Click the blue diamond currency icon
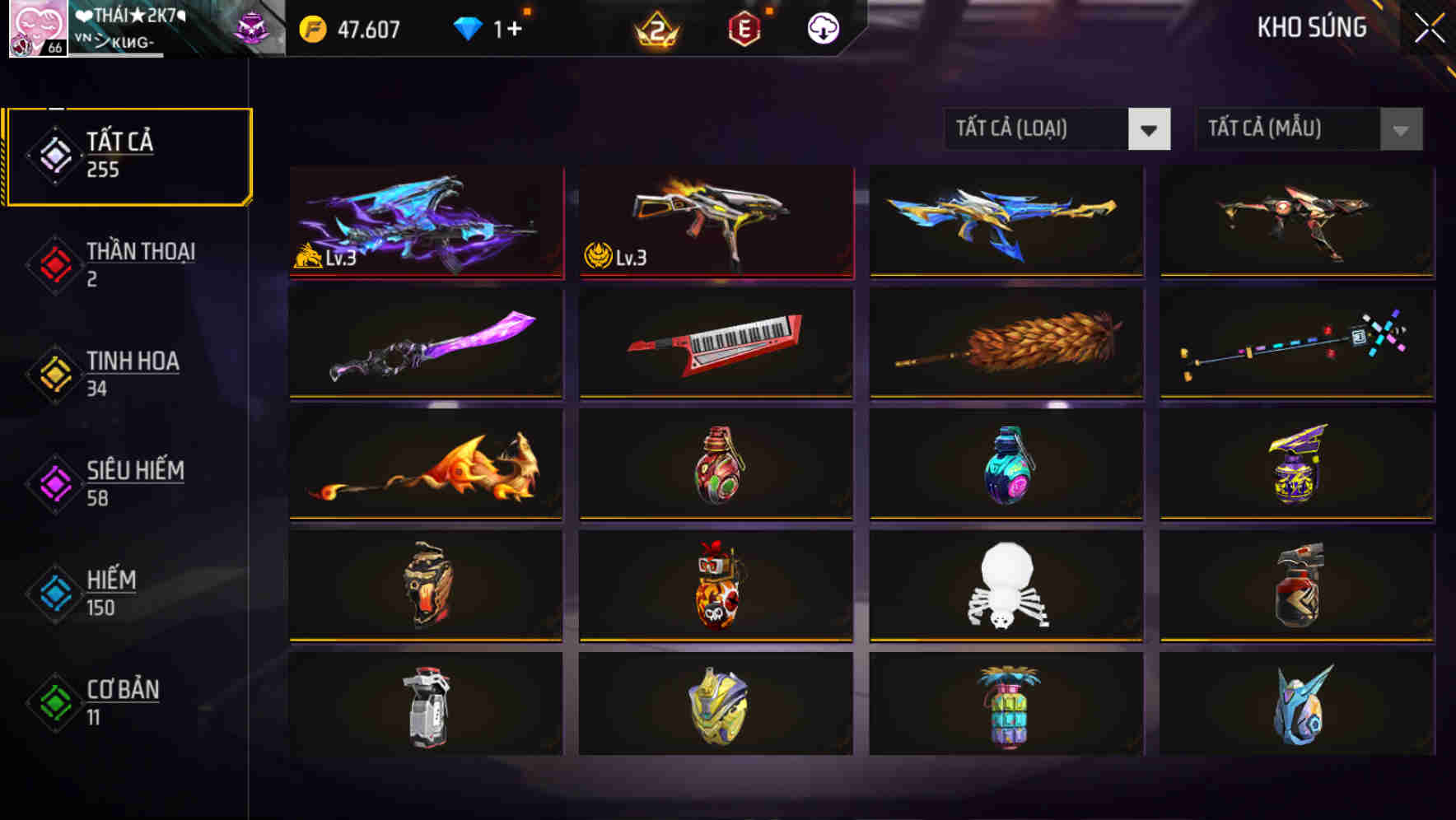This screenshot has height=820, width=1456. [468, 27]
